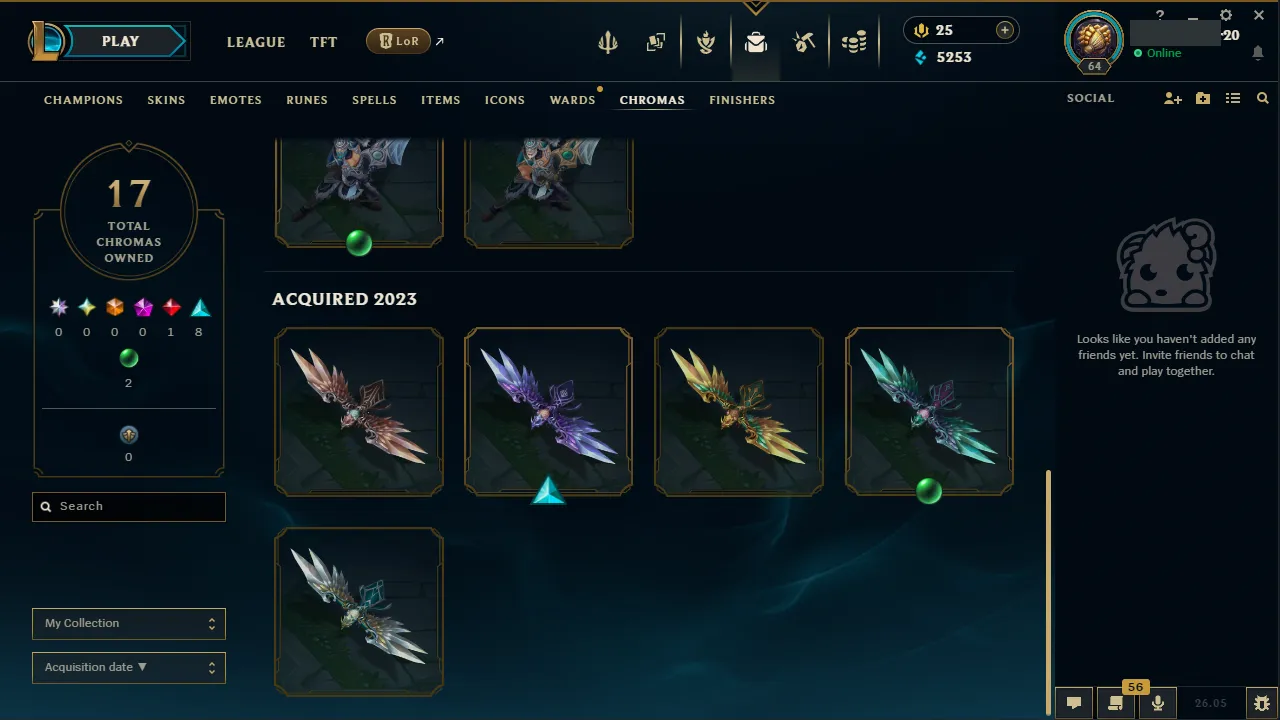Click the PLAY button
This screenshot has width=1280, height=720.
(118, 41)
